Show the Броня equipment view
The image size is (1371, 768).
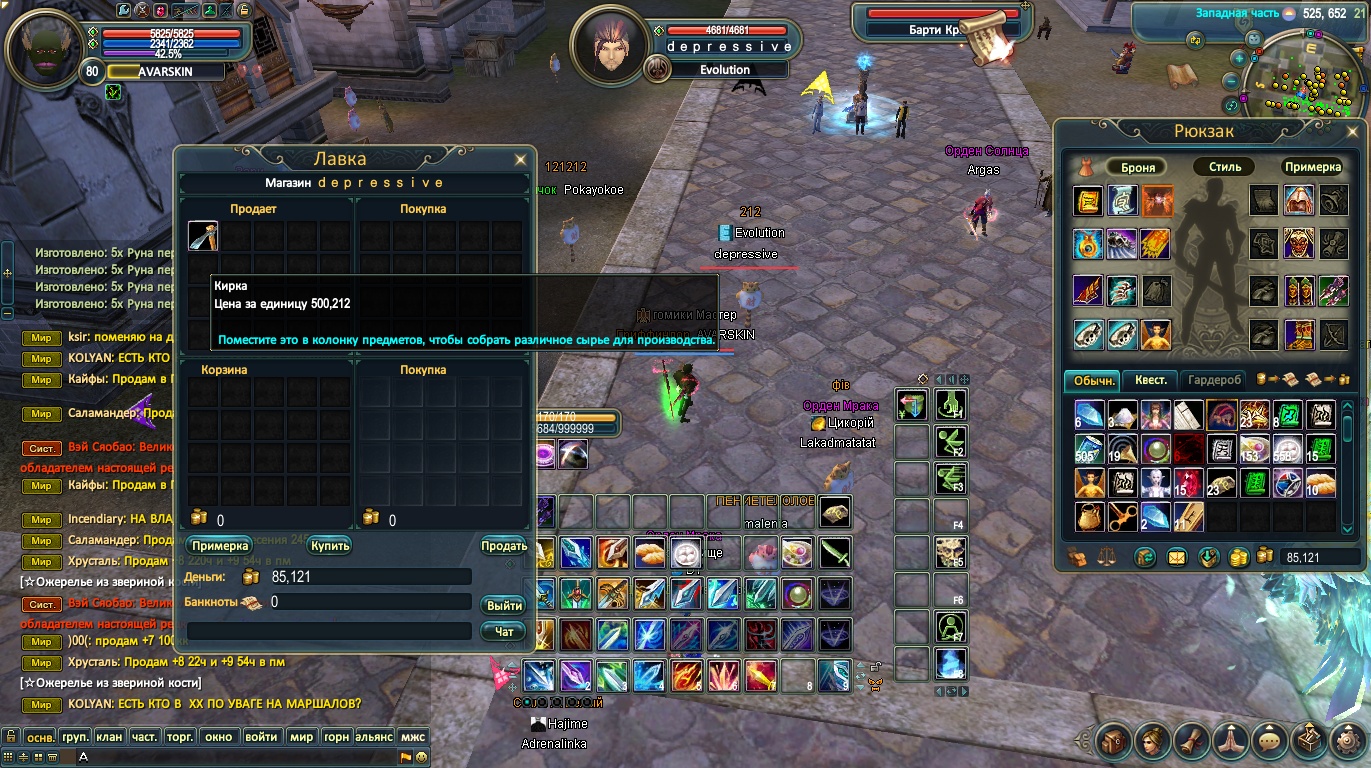(x=1138, y=167)
